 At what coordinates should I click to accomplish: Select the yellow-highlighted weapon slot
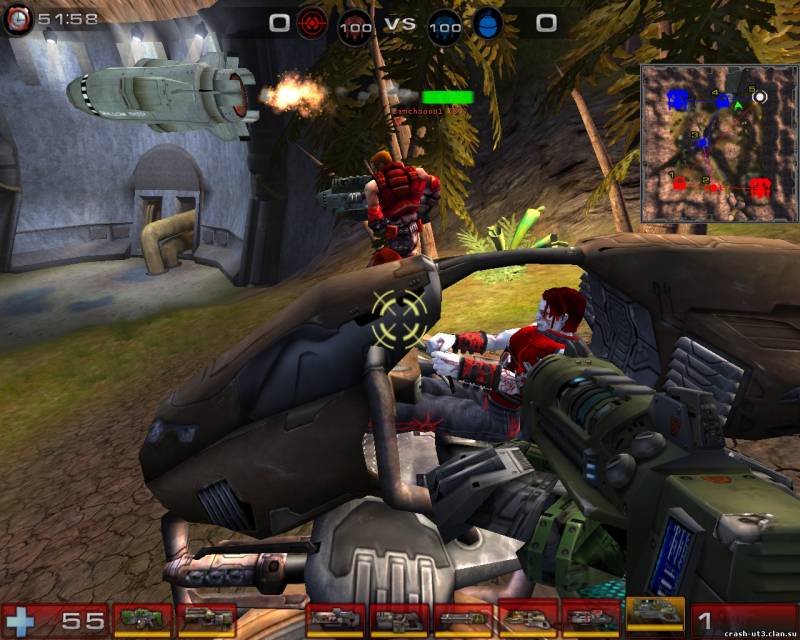pyautogui.click(x=655, y=614)
